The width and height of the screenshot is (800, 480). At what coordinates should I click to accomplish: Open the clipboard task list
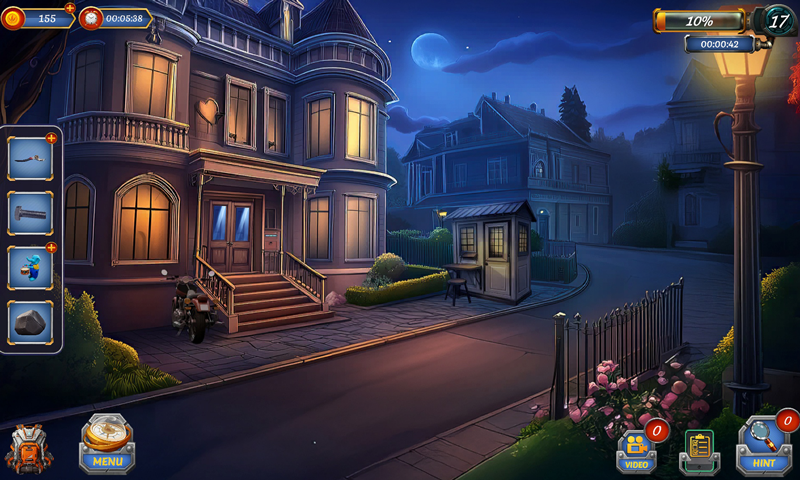point(700,450)
